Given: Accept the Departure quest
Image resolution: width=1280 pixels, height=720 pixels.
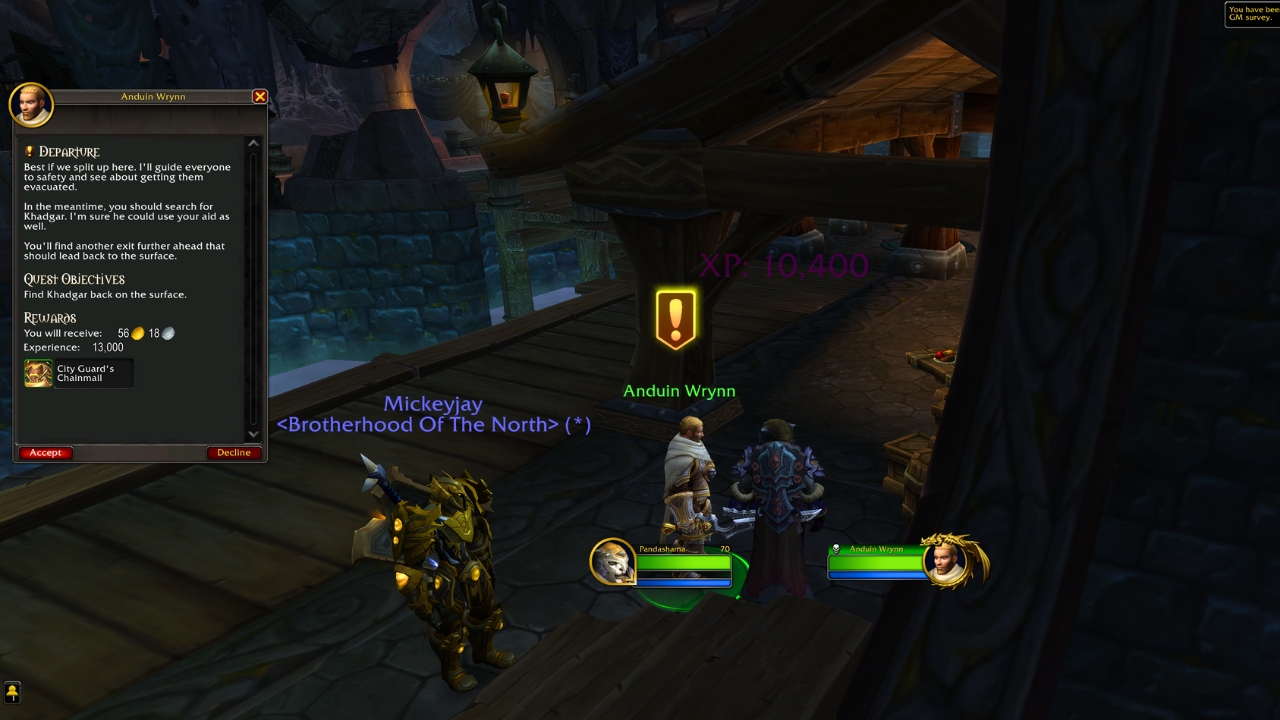Looking at the screenshot, I should pos(45,452).
